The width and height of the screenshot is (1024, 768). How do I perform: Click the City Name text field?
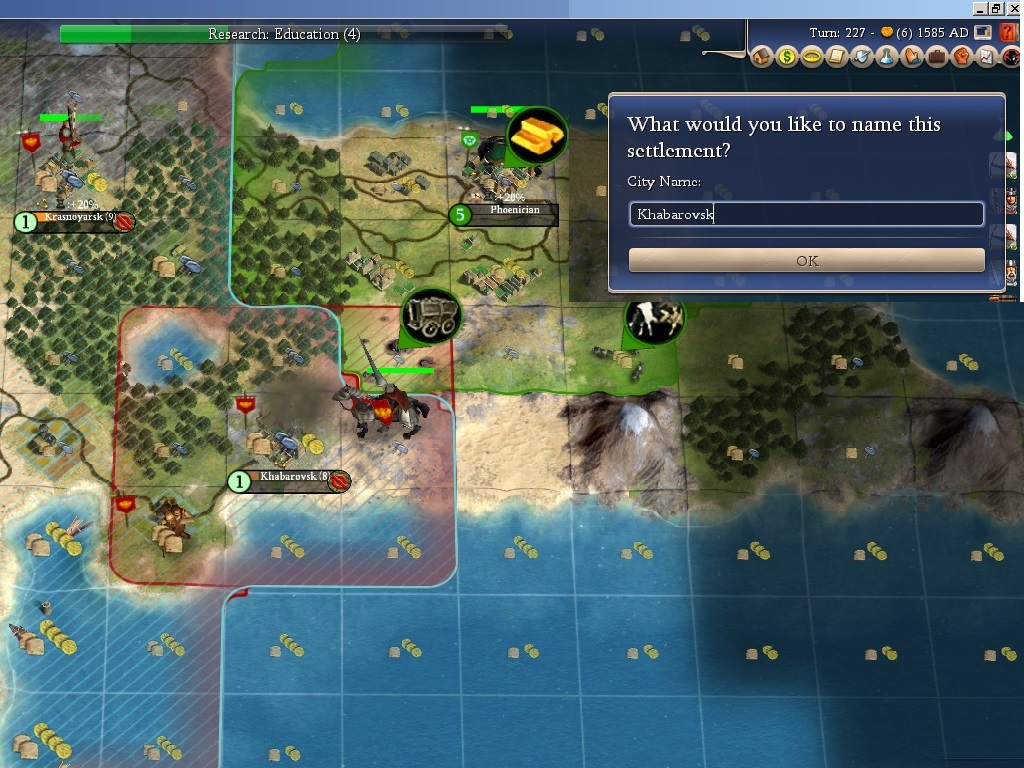806,214
